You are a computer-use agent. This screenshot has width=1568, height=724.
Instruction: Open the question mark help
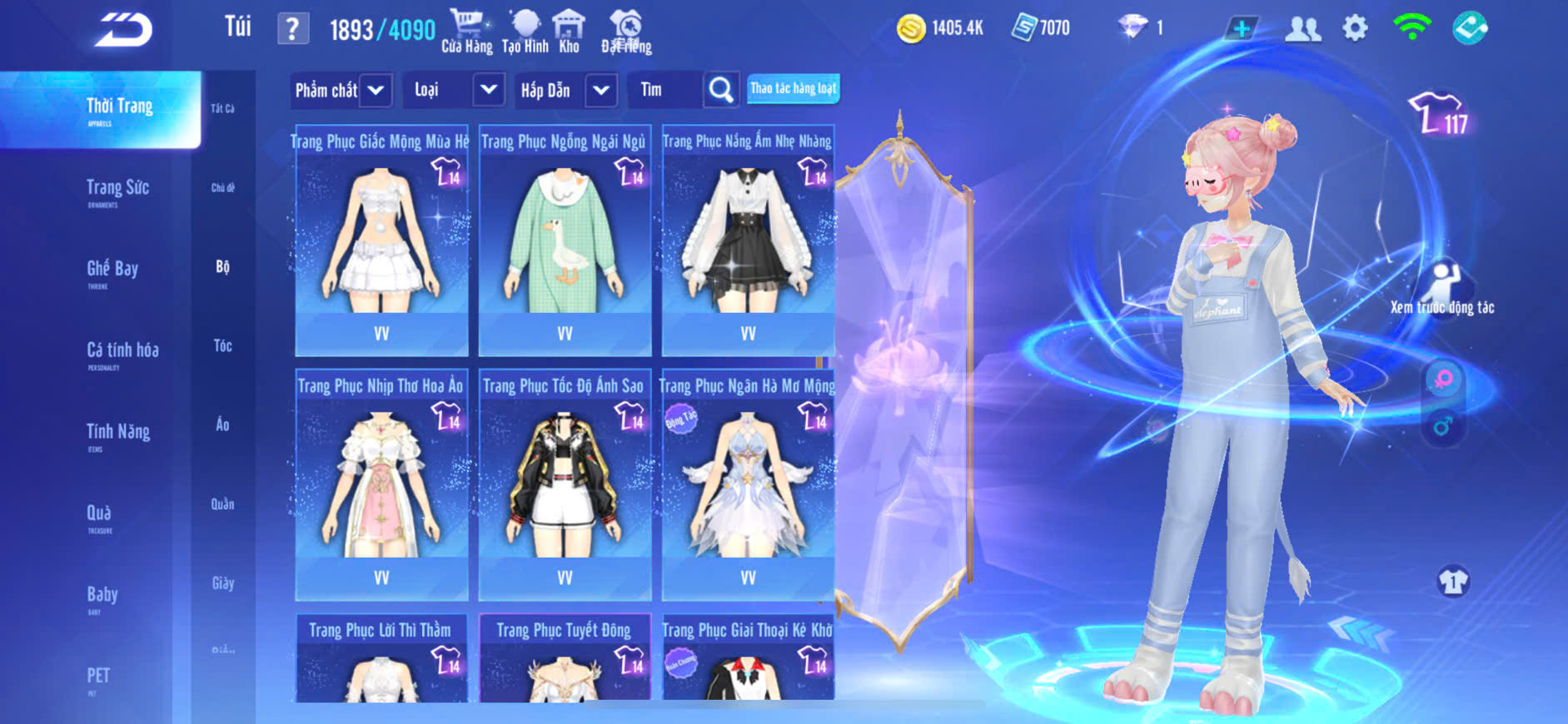[292, 29]
